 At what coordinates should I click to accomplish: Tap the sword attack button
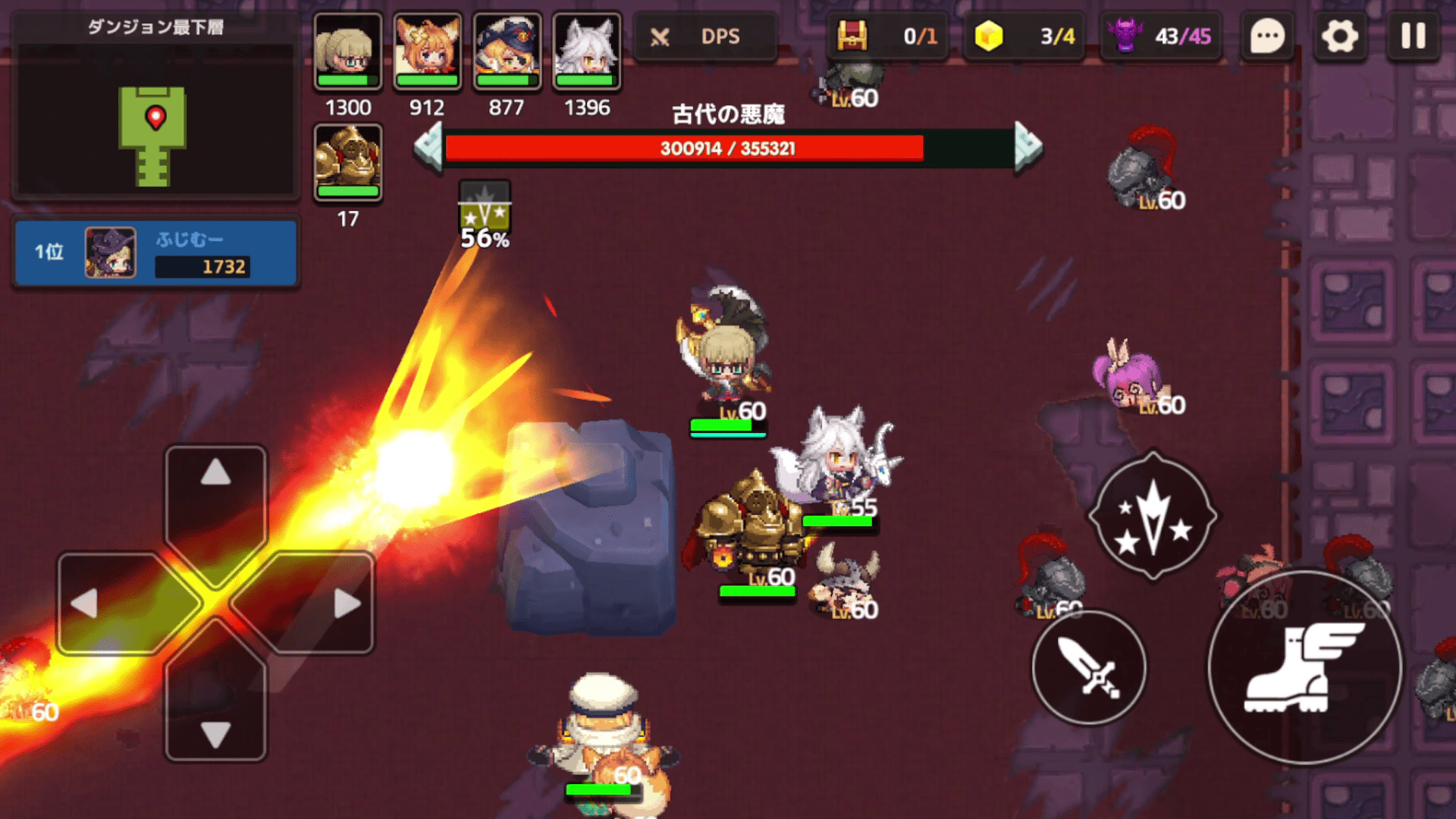tap(1089, 667)
